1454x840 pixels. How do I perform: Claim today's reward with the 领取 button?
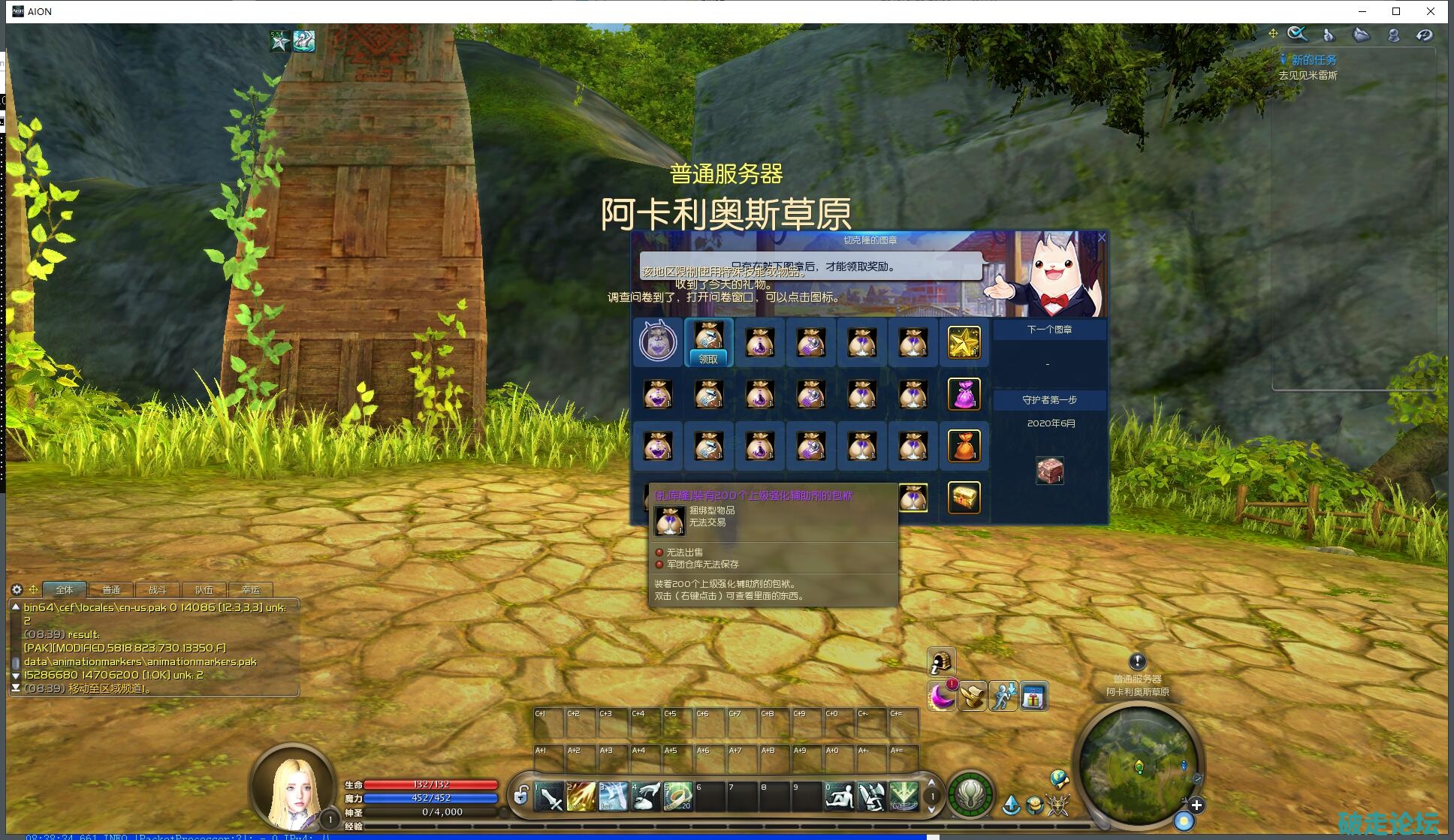[x=708, y=359]
